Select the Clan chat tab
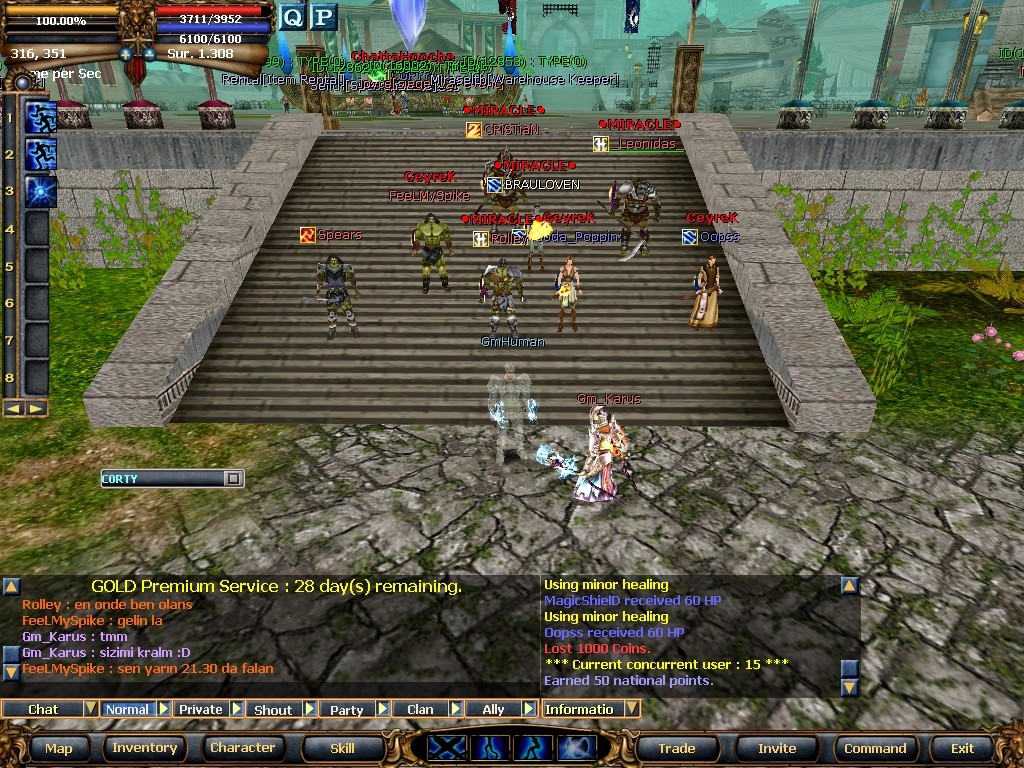Image resolution: width=1024 pixels, height=768 pixels. pos(420,709)
